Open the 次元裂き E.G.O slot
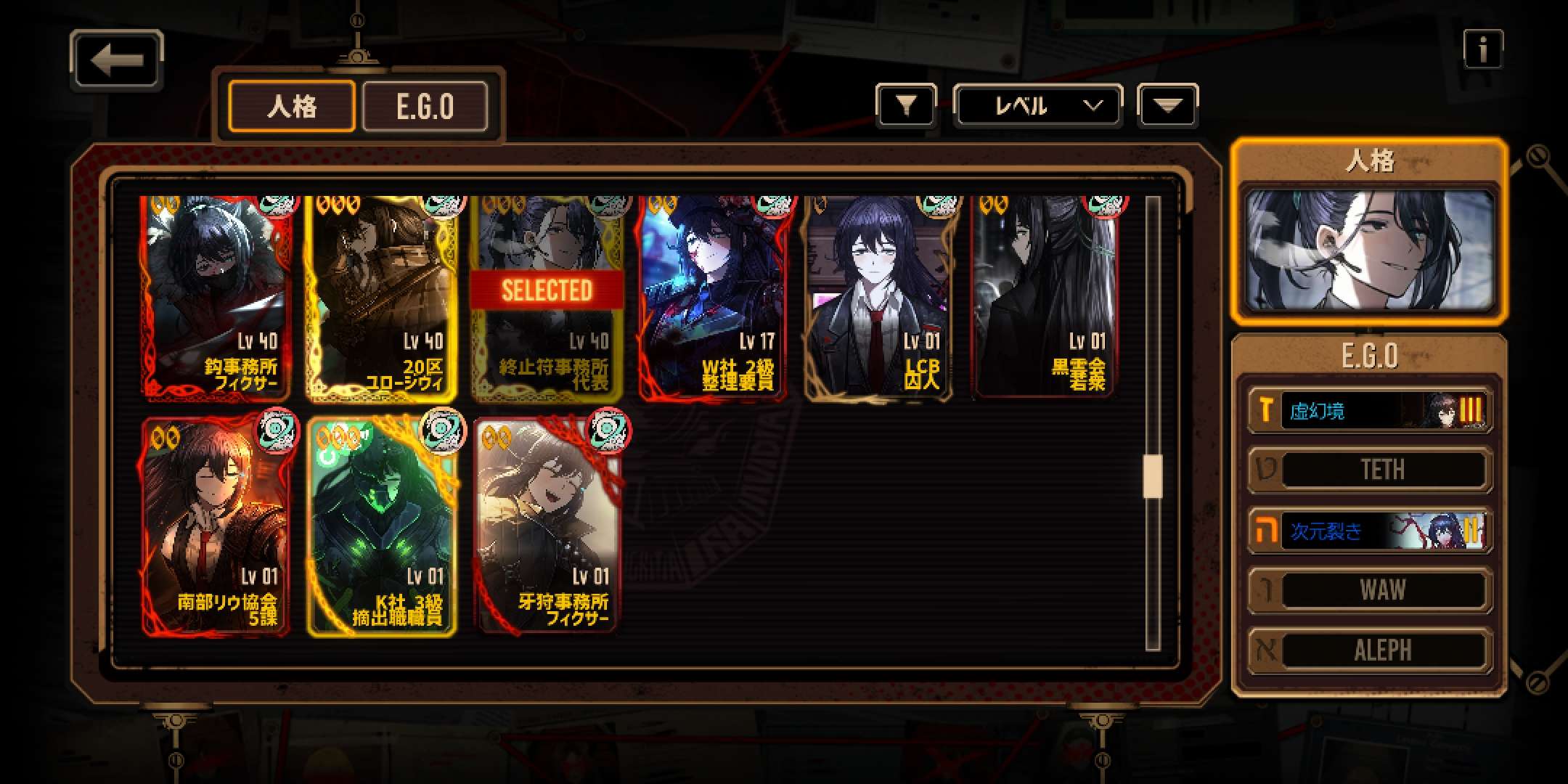 pyautogui.click(x=1370, y=531)
